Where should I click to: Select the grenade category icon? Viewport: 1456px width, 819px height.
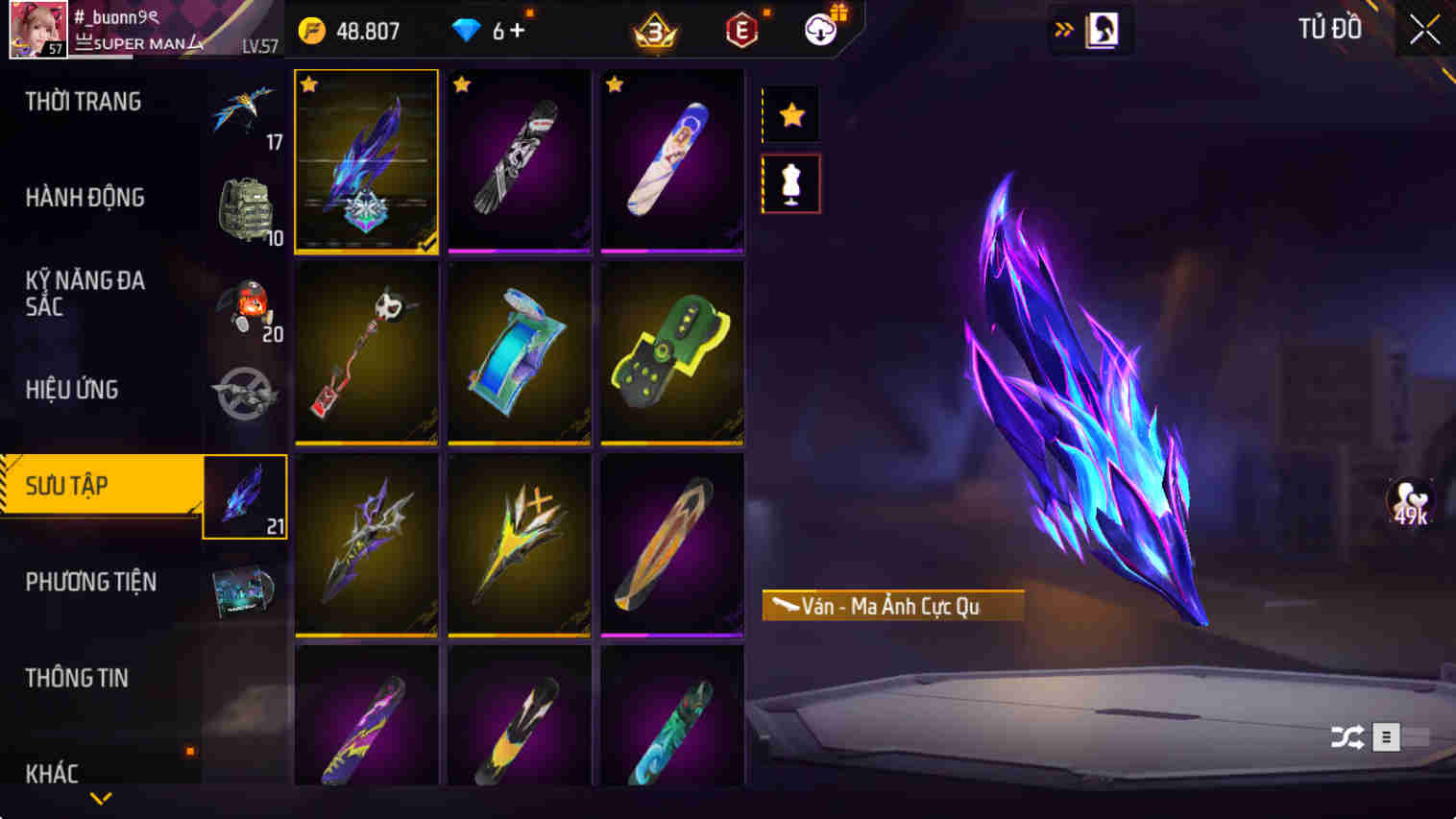pos(245,302)
